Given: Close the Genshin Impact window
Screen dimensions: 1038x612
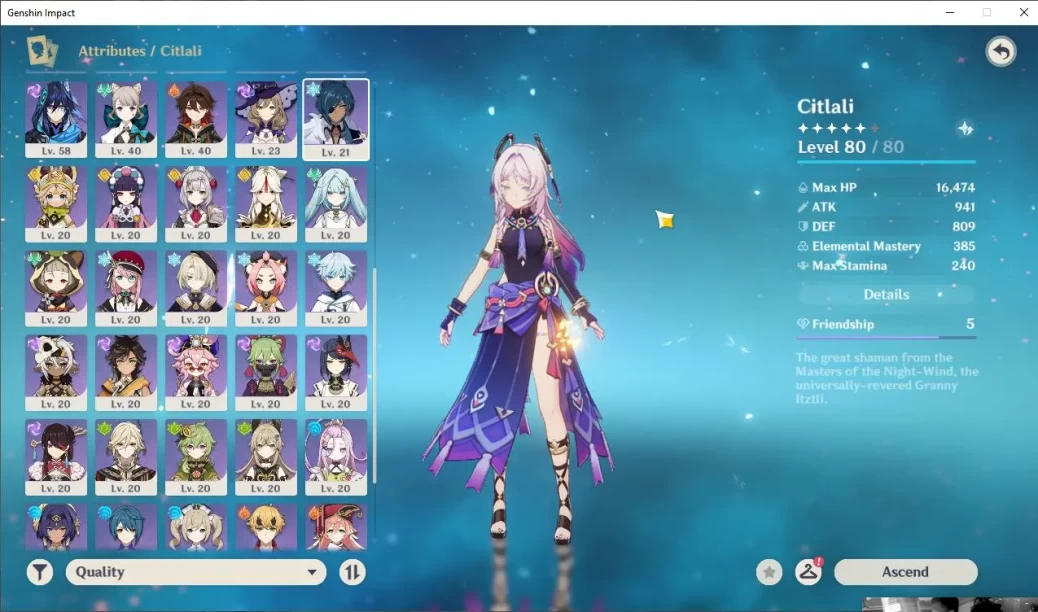Looking at the screenshot, I should [x=1020, y=12].
